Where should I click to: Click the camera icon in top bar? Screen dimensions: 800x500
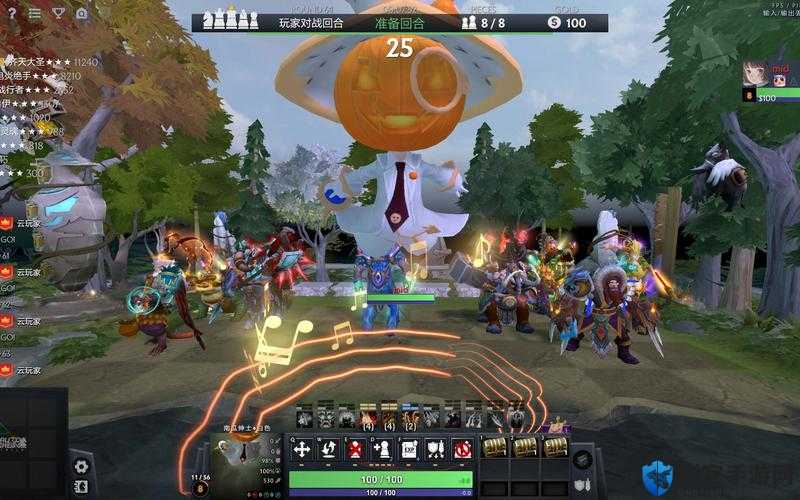pos(81,13)
